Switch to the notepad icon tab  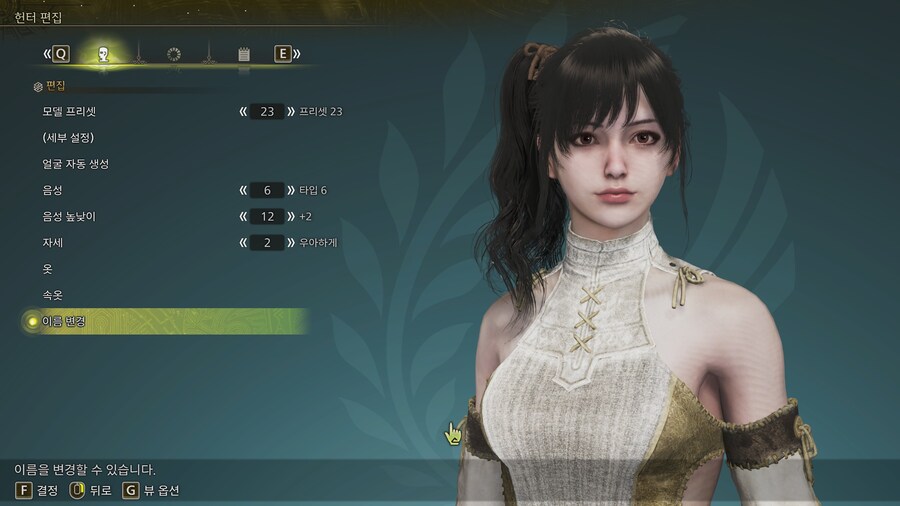coord(244,54)
